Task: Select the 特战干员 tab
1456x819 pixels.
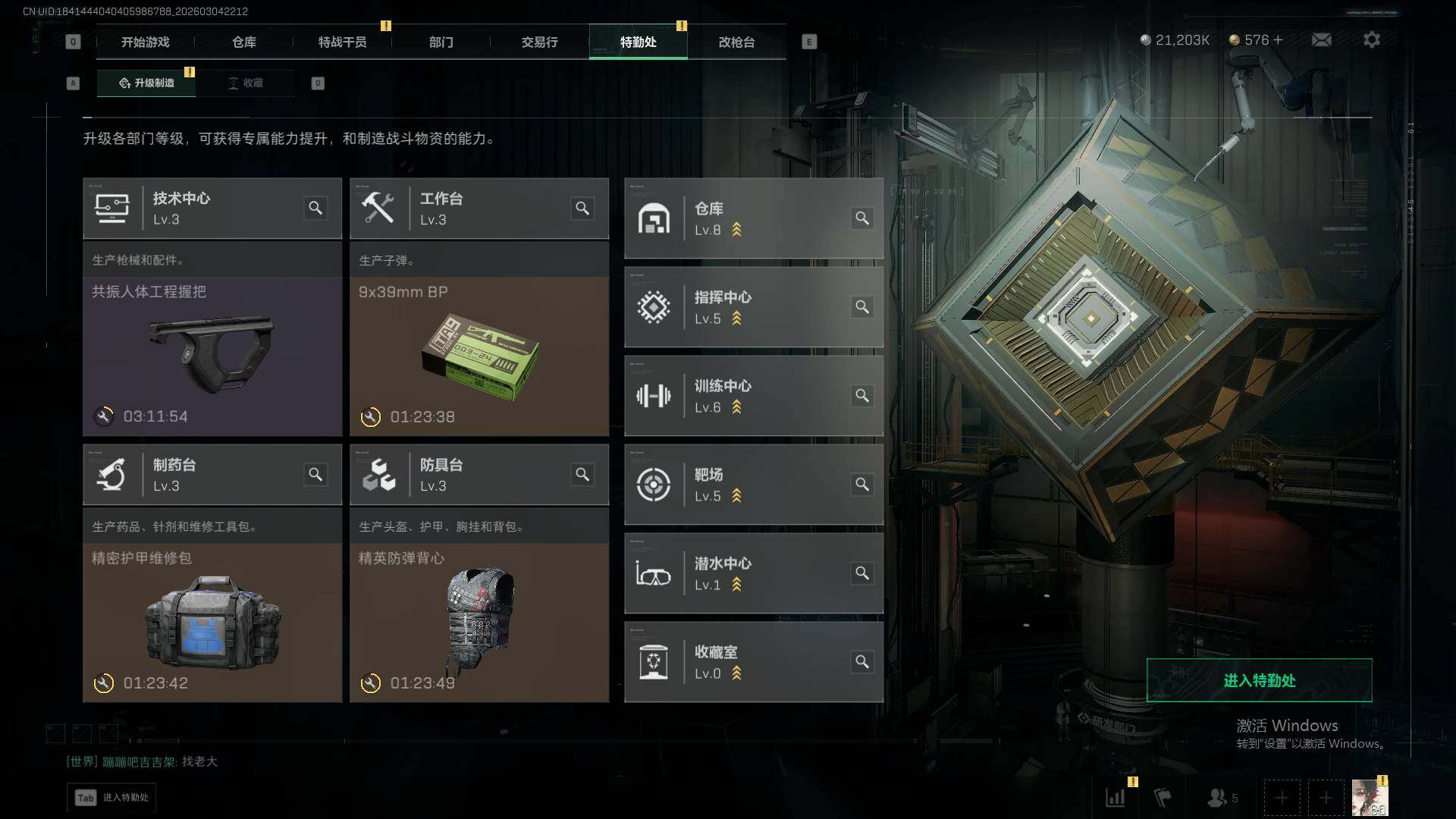Action: pos(342,42)
